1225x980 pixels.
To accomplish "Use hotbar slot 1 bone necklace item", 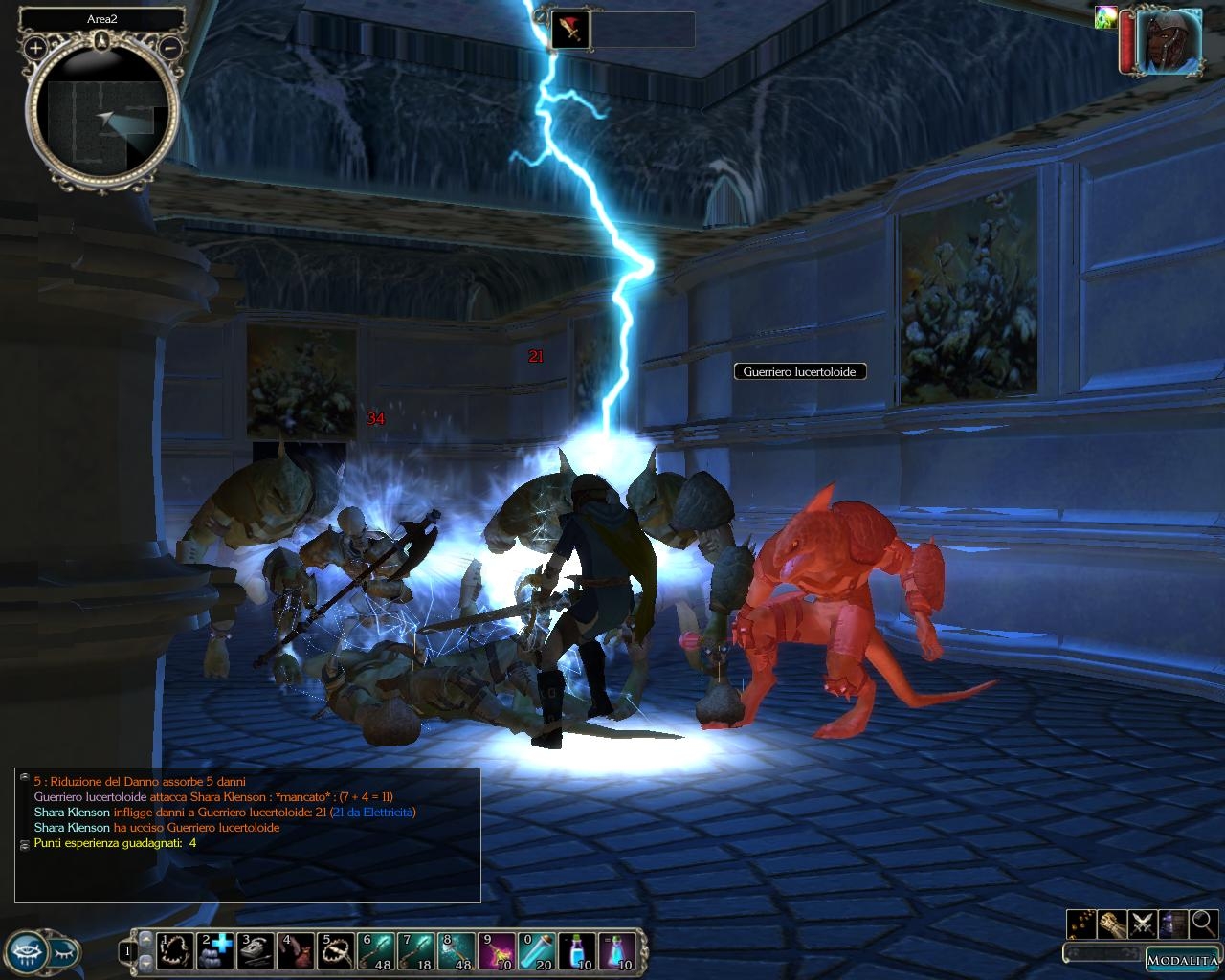I will [x=176, y=952].
